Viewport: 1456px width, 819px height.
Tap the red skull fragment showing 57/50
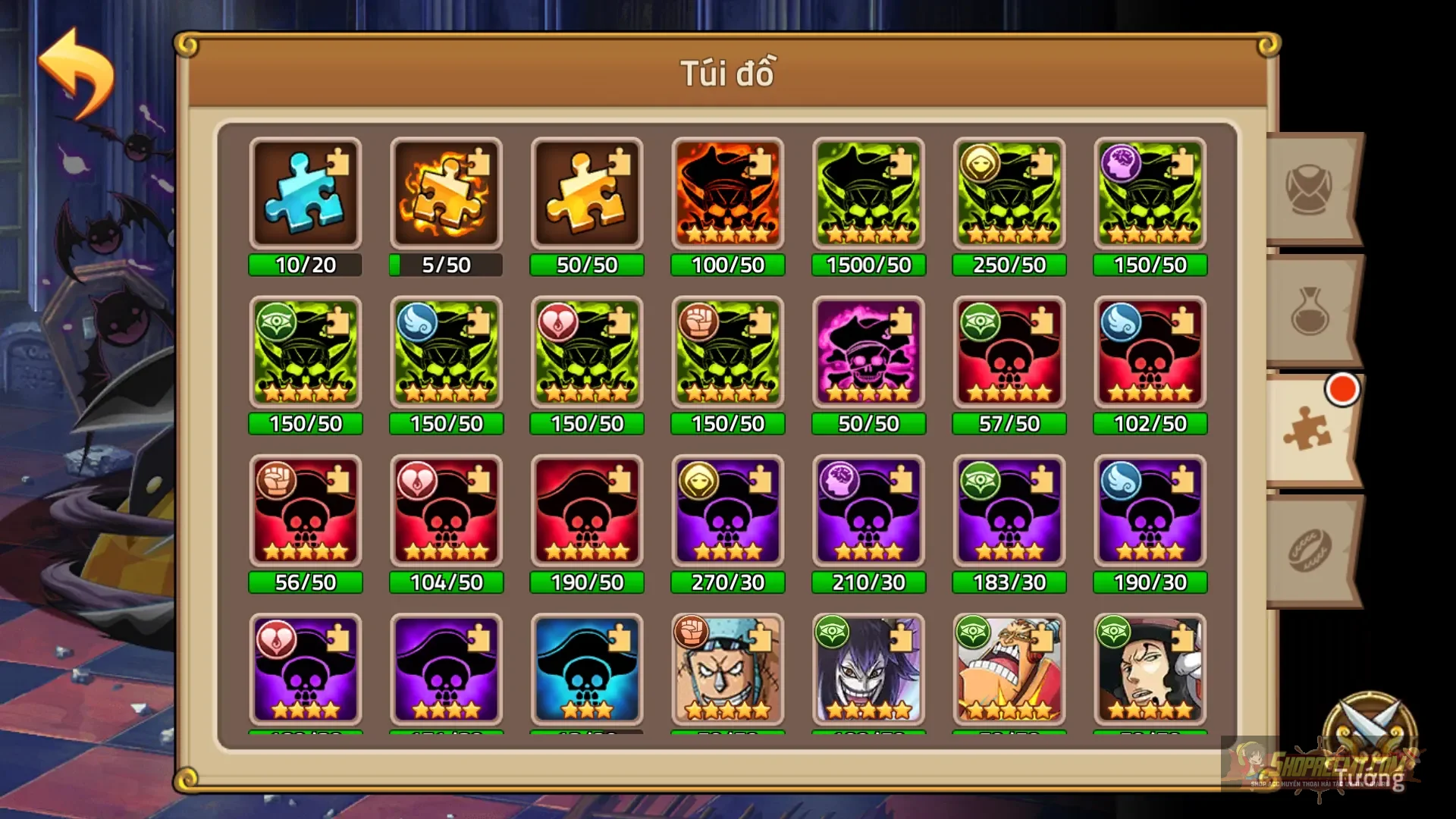coord(1009,353)
